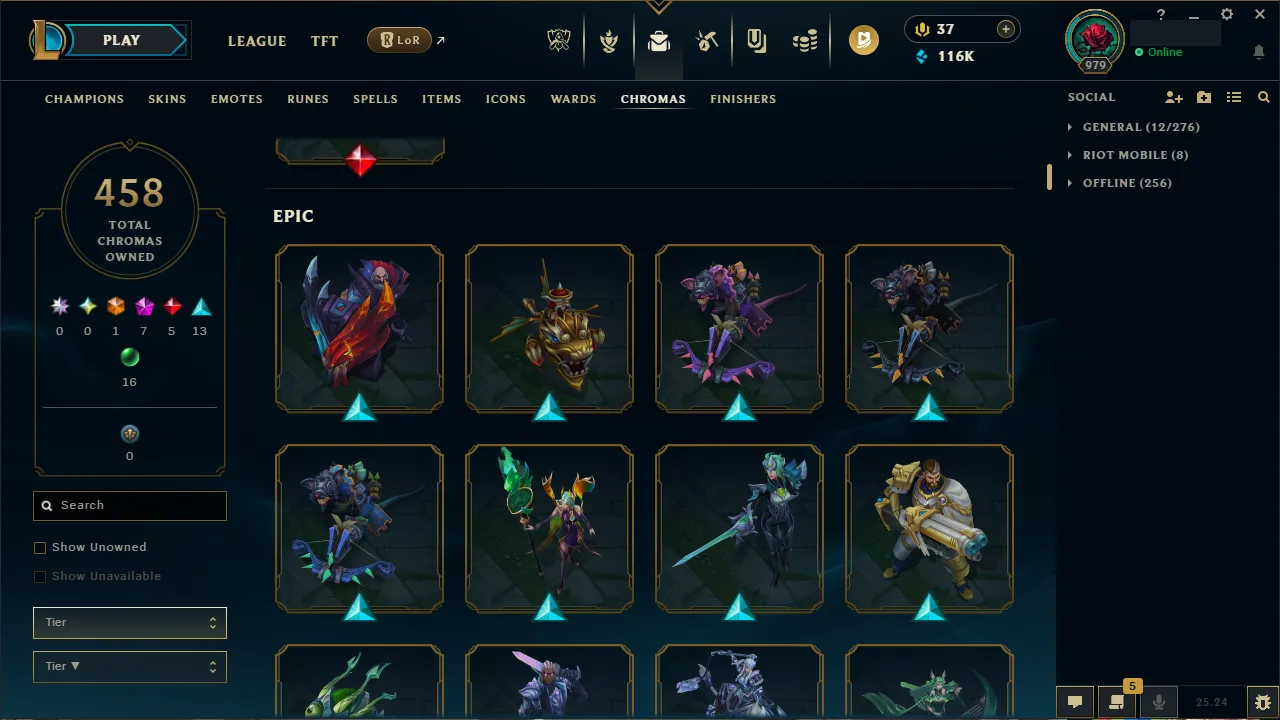This screenshot has width=1280, height=720.
Task: Open friend search with the magnifier icon
Action: (x=1263, y=97)
